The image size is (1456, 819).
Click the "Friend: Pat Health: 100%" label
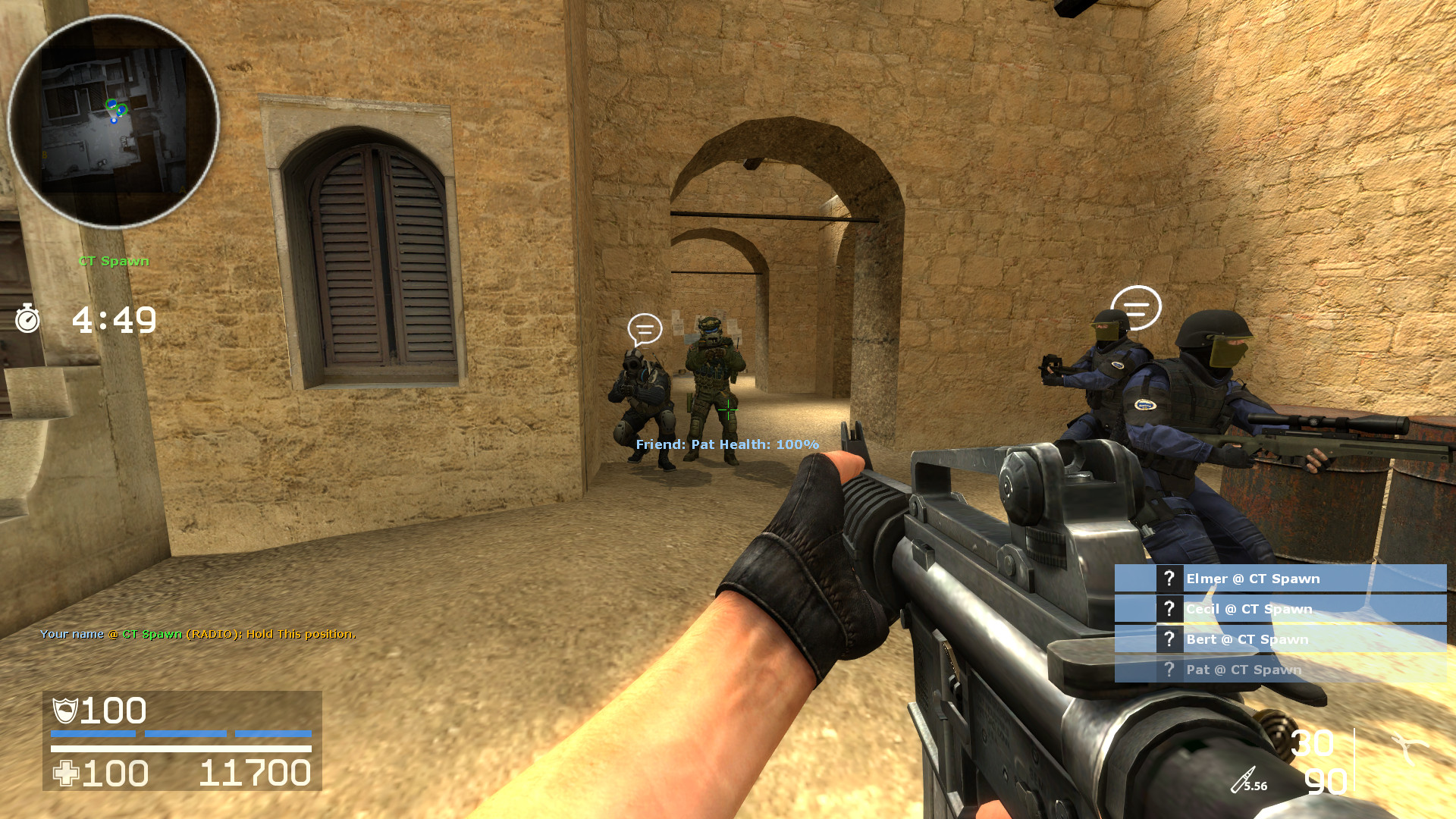click(726, 445)
